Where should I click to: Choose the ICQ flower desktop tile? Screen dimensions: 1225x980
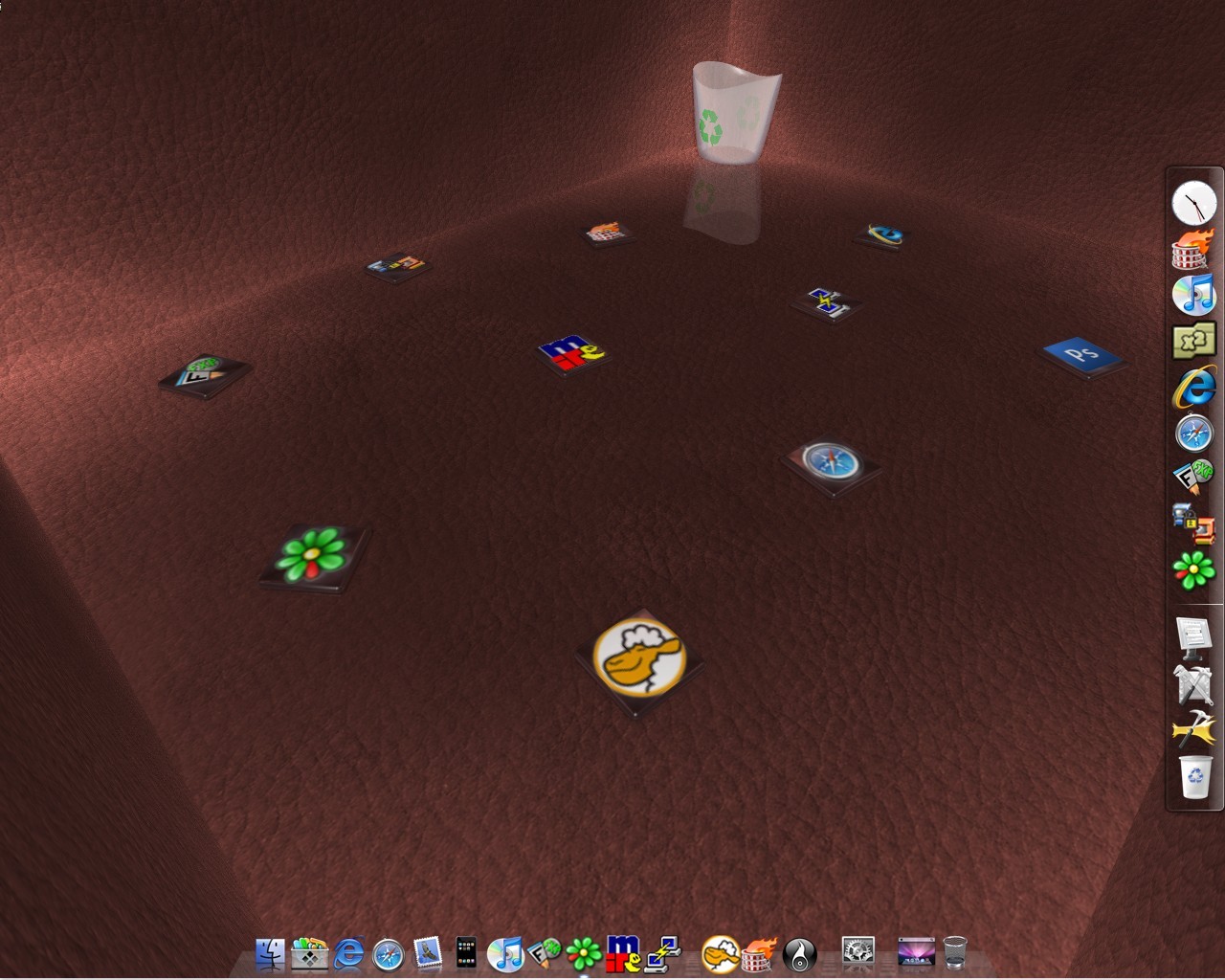pyautogui.click(x=314, y=556)
